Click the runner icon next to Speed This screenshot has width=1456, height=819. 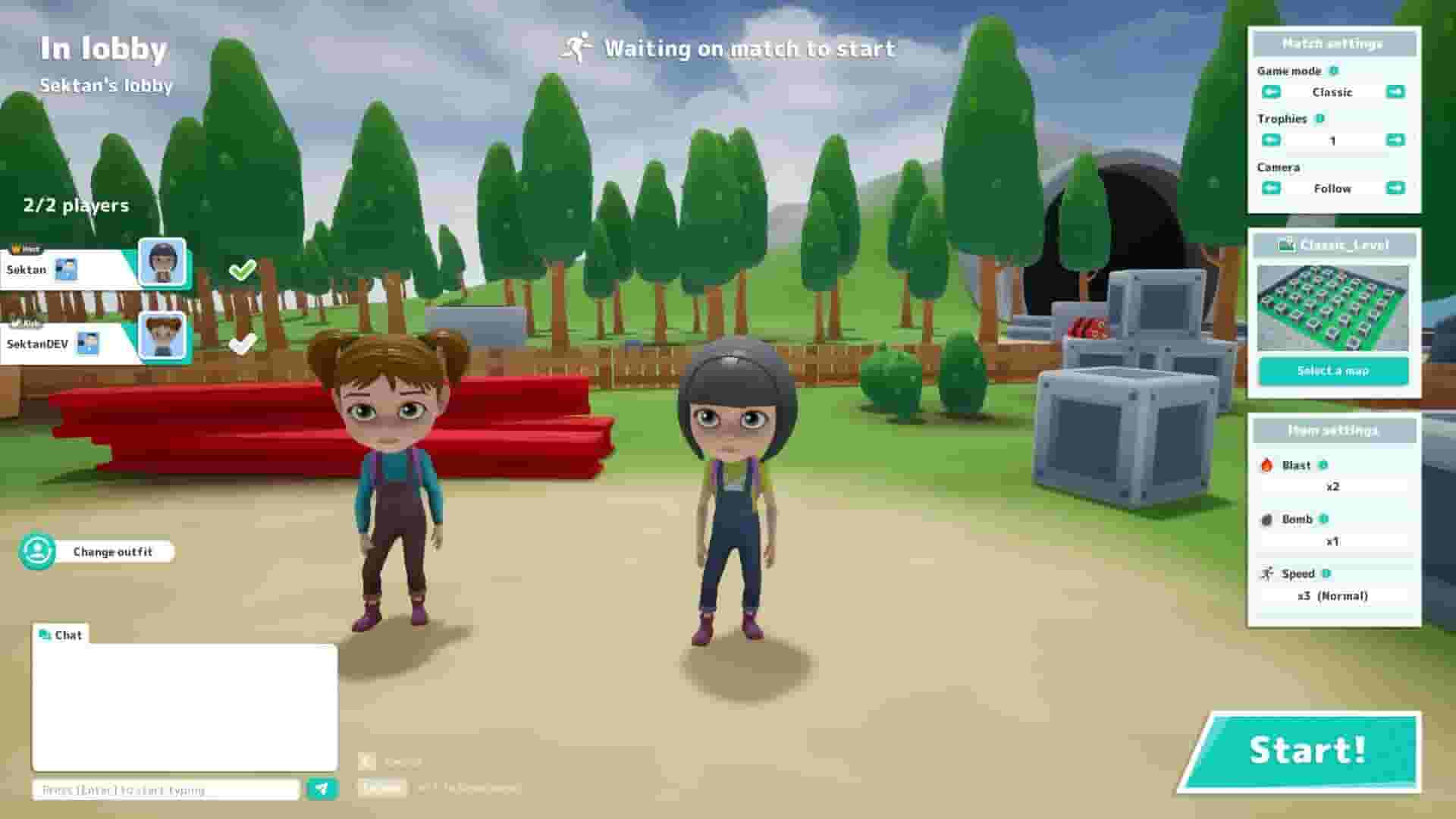pyautogui.click(x=1265, y=574)
